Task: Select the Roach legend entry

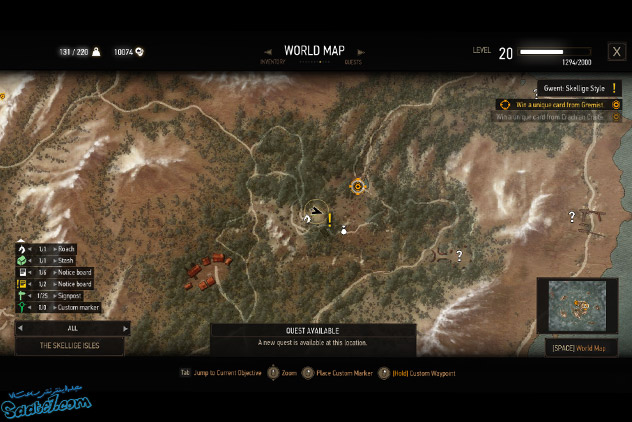Action: point(60,249)
